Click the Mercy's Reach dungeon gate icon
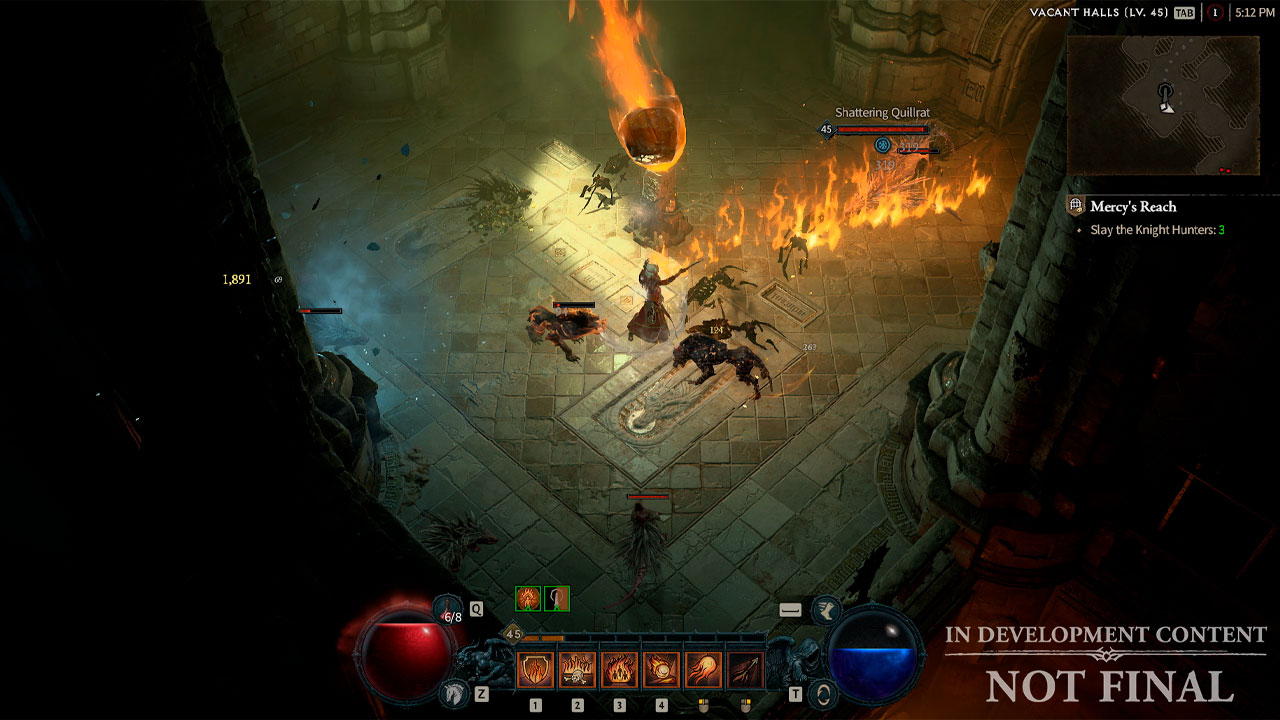Viewport: 1280px width, 720px height. [1076, 206]
